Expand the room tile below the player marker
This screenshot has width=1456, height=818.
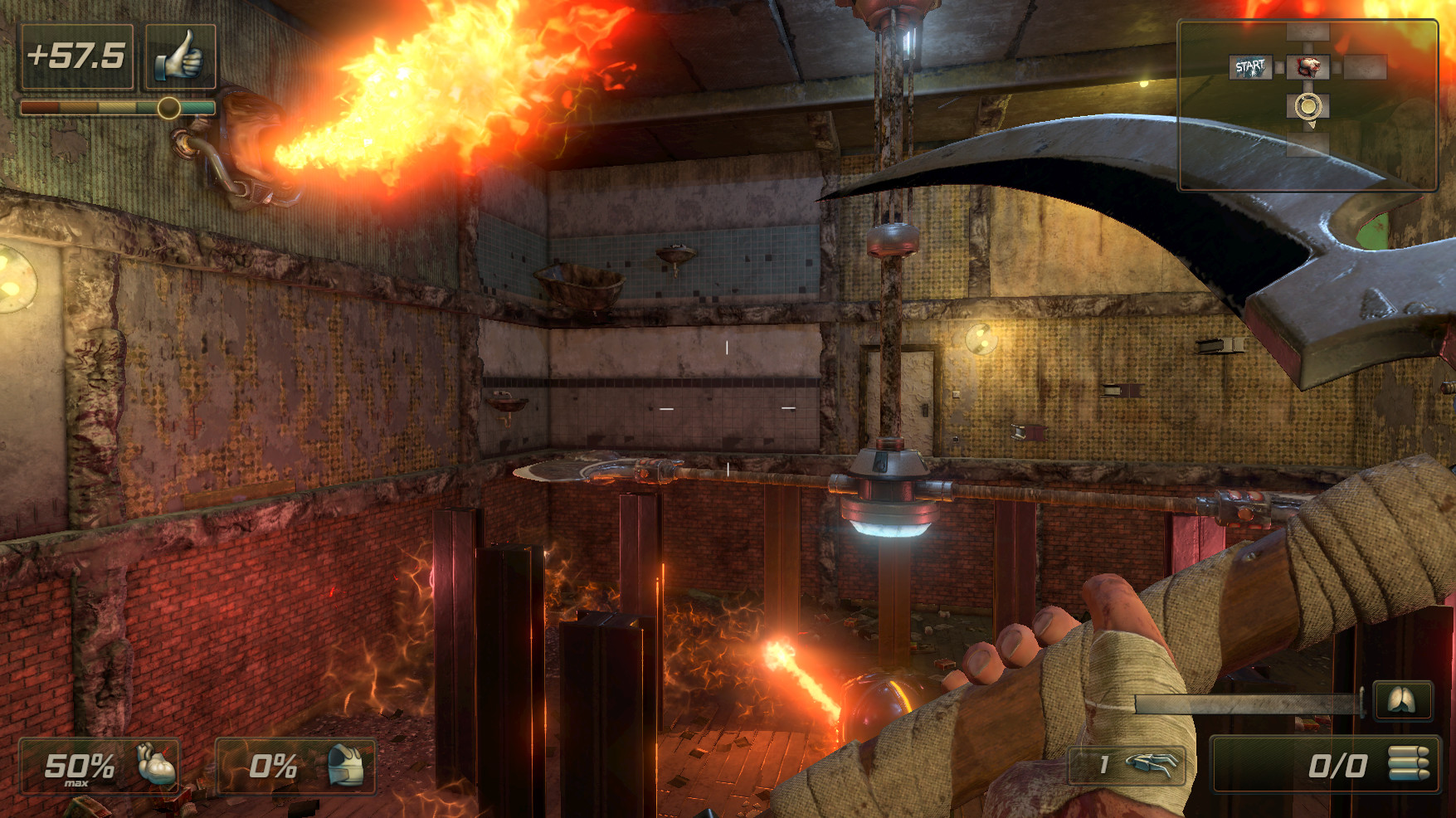(x=1308, y=143)
